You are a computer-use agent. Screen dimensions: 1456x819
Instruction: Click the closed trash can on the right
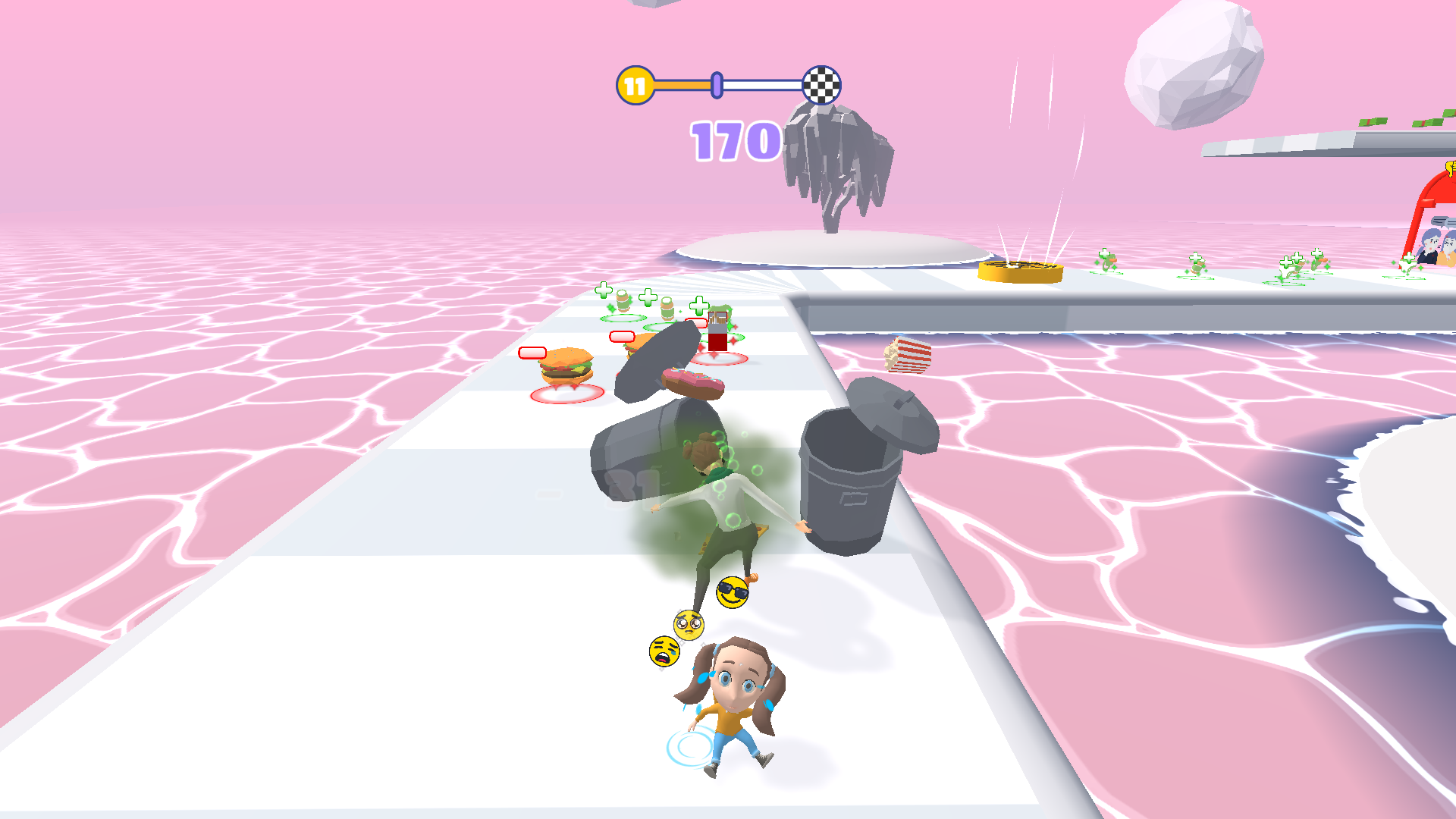(851, 485)
